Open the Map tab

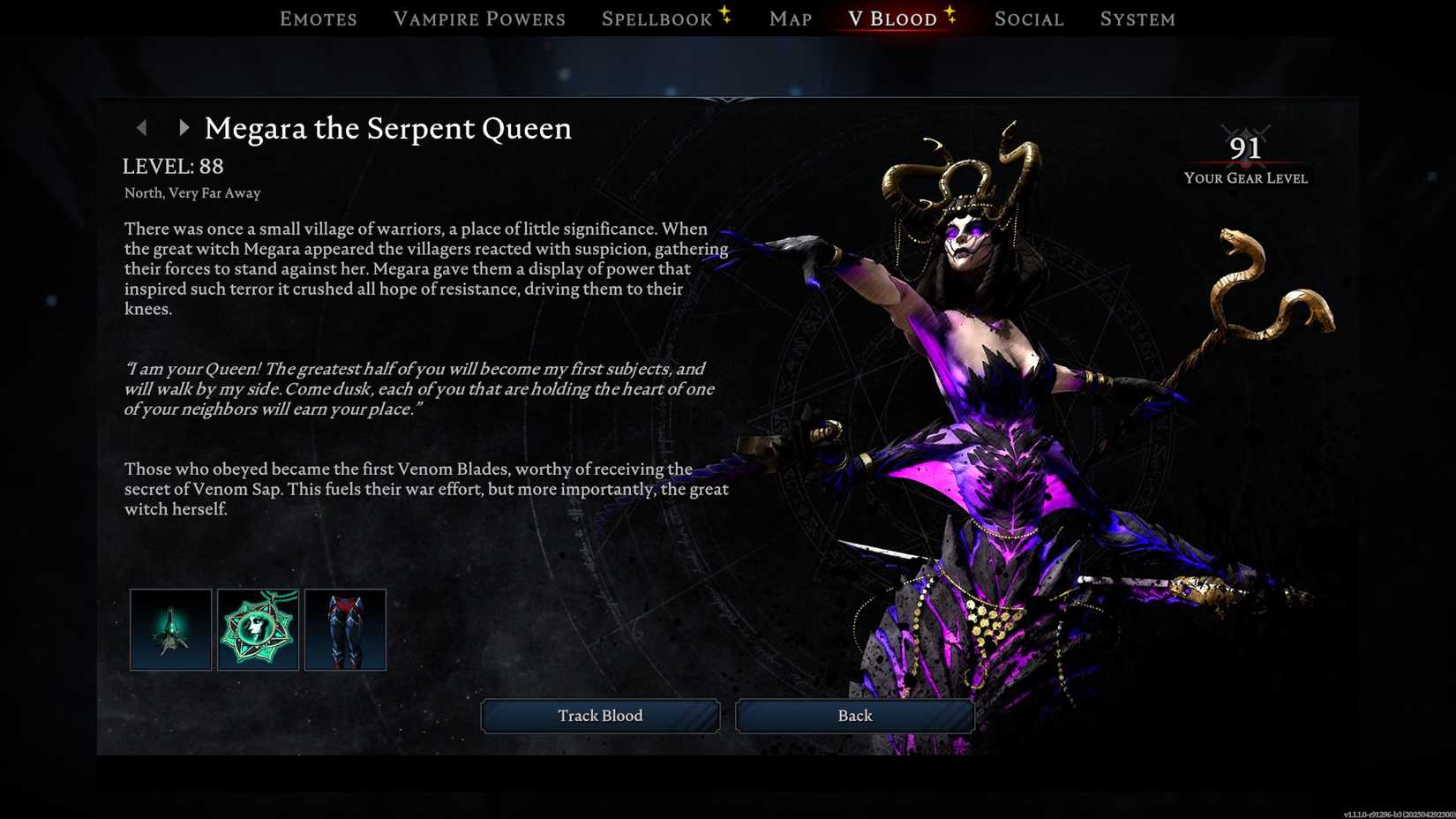789,19
